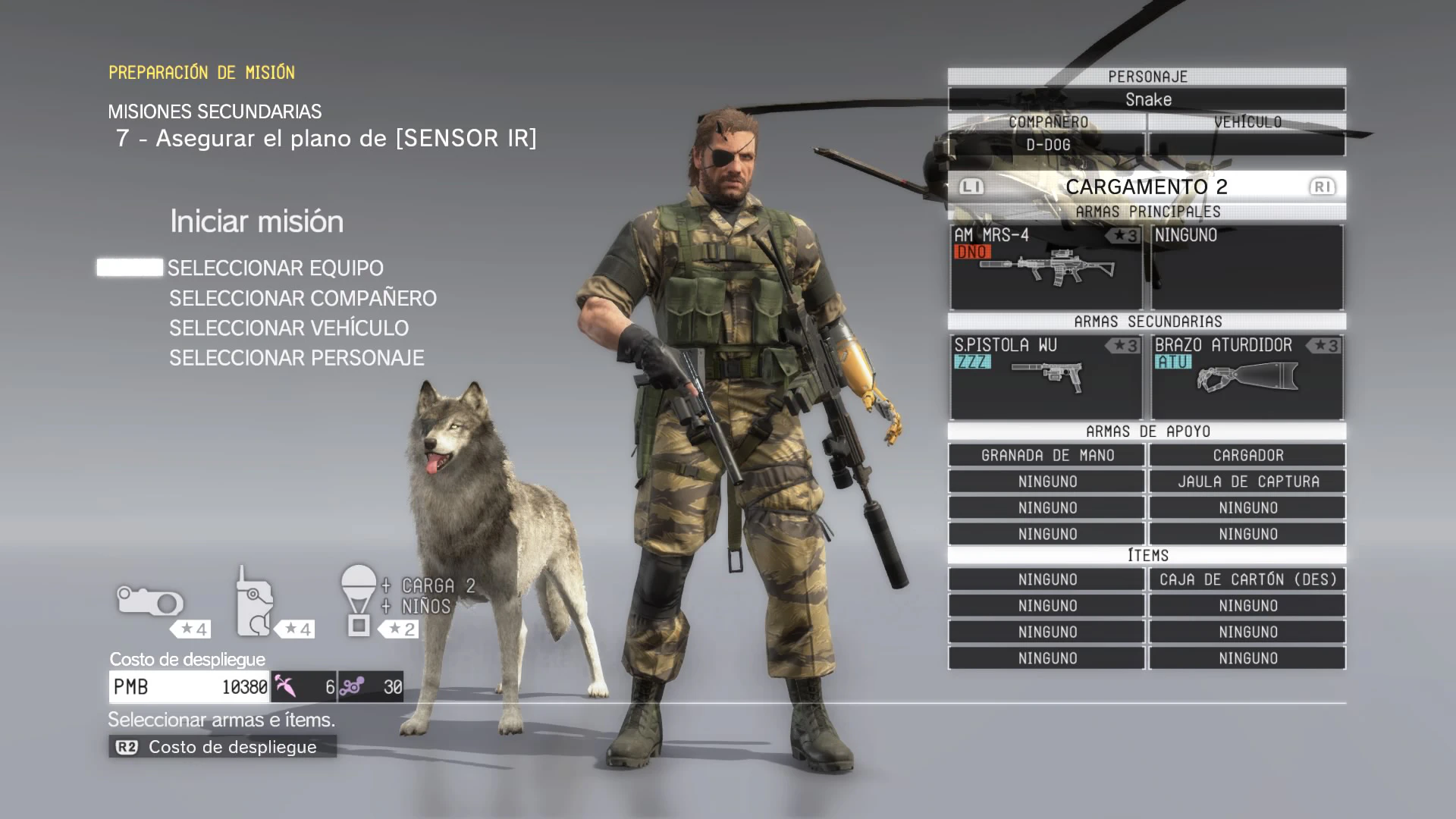Click the Fulton balloon device icon
The height and width of the screenshot is (819, 1456).
pos(359,600)
